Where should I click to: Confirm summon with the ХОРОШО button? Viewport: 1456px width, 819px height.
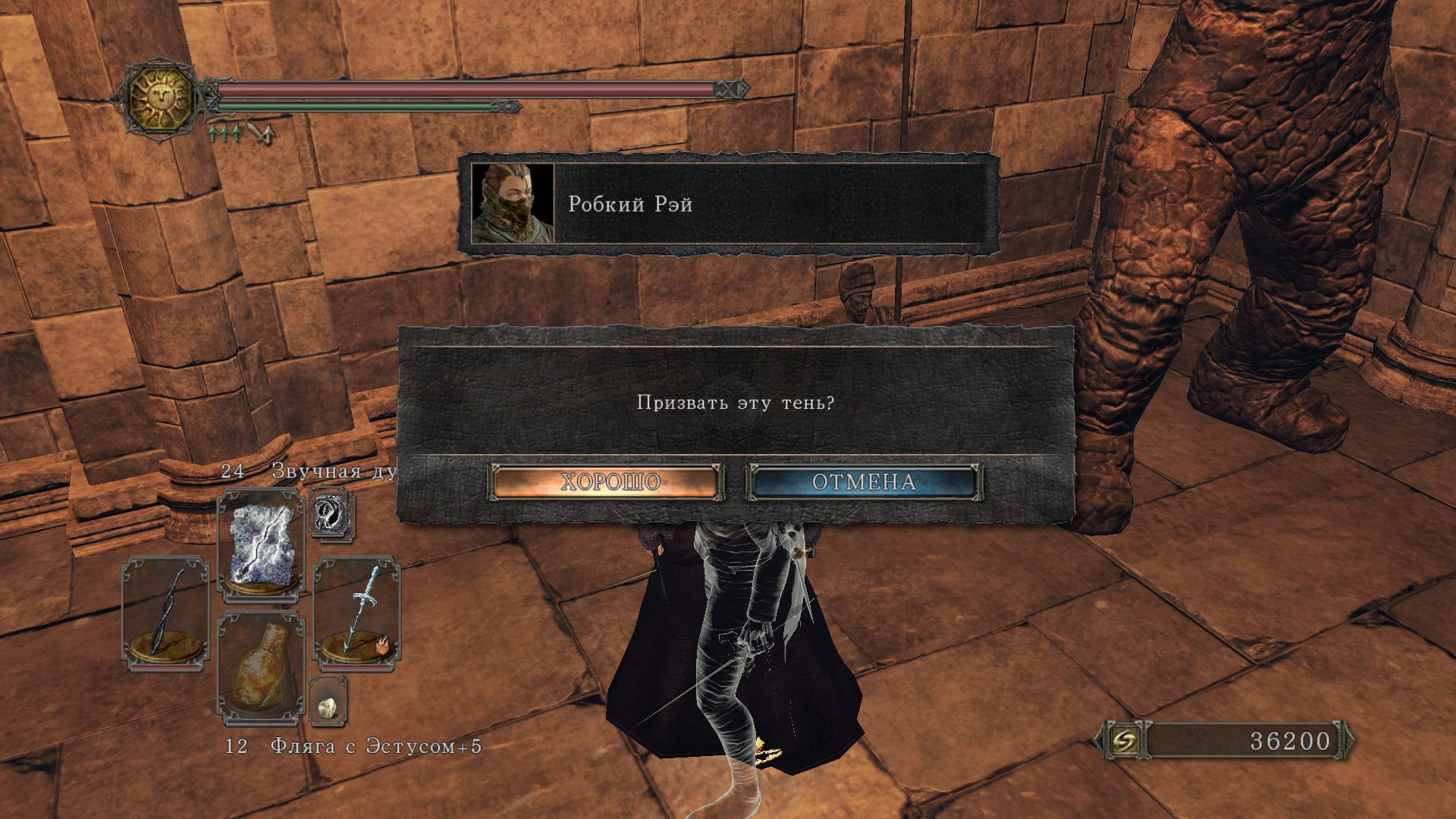pos(607,482)
